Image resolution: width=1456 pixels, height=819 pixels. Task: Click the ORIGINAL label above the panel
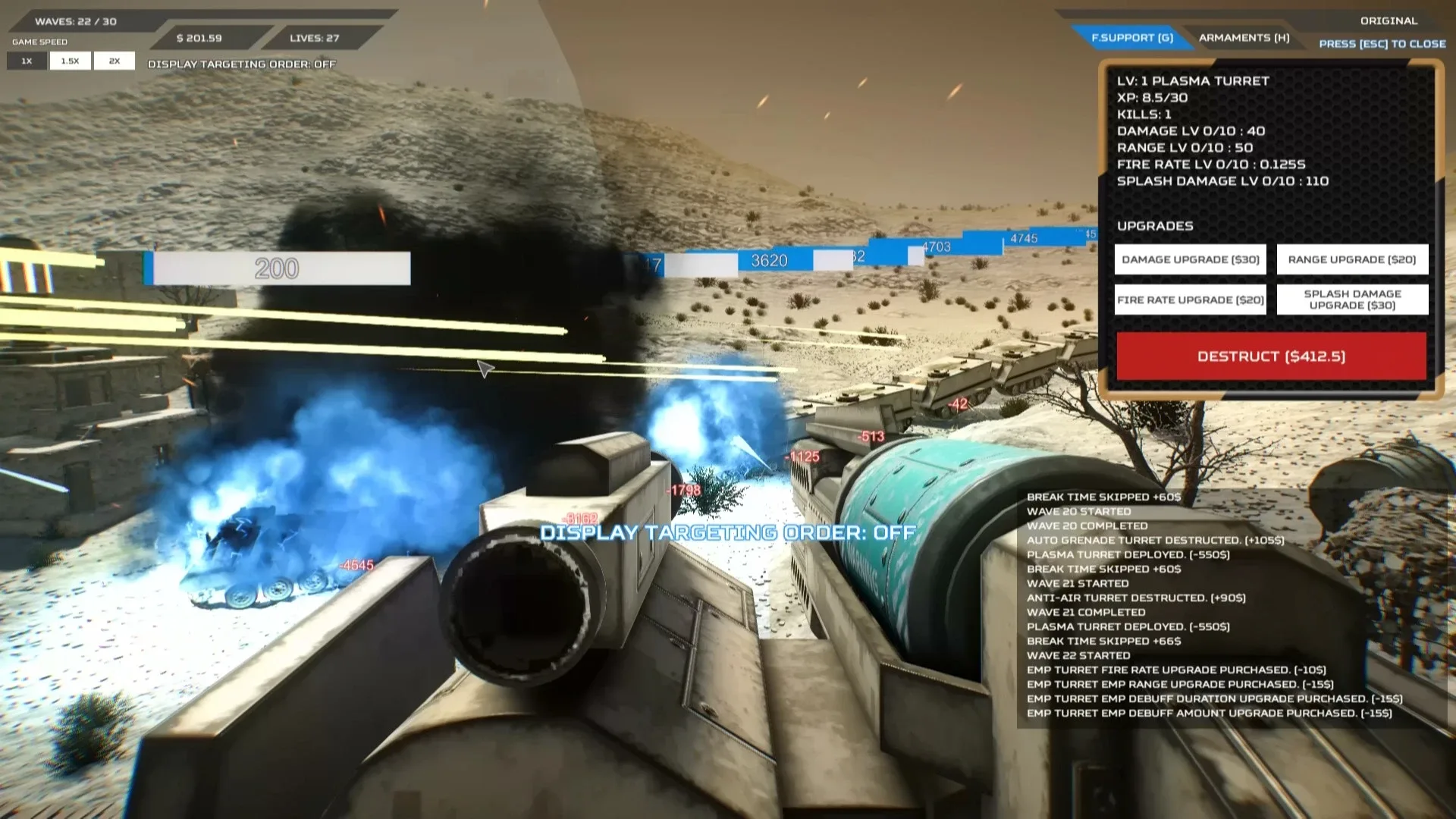[x=1390, y=20]
